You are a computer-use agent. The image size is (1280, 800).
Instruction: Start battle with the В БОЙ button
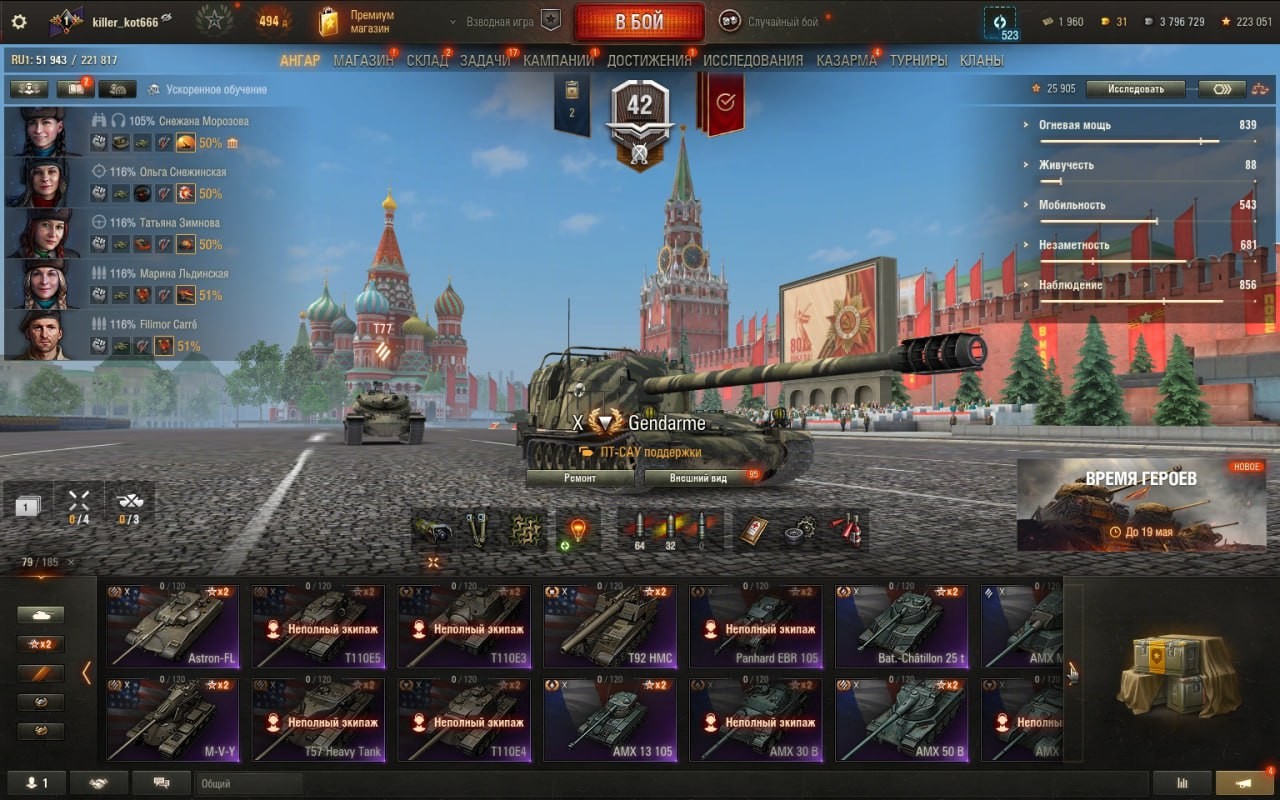pos(638,22)
